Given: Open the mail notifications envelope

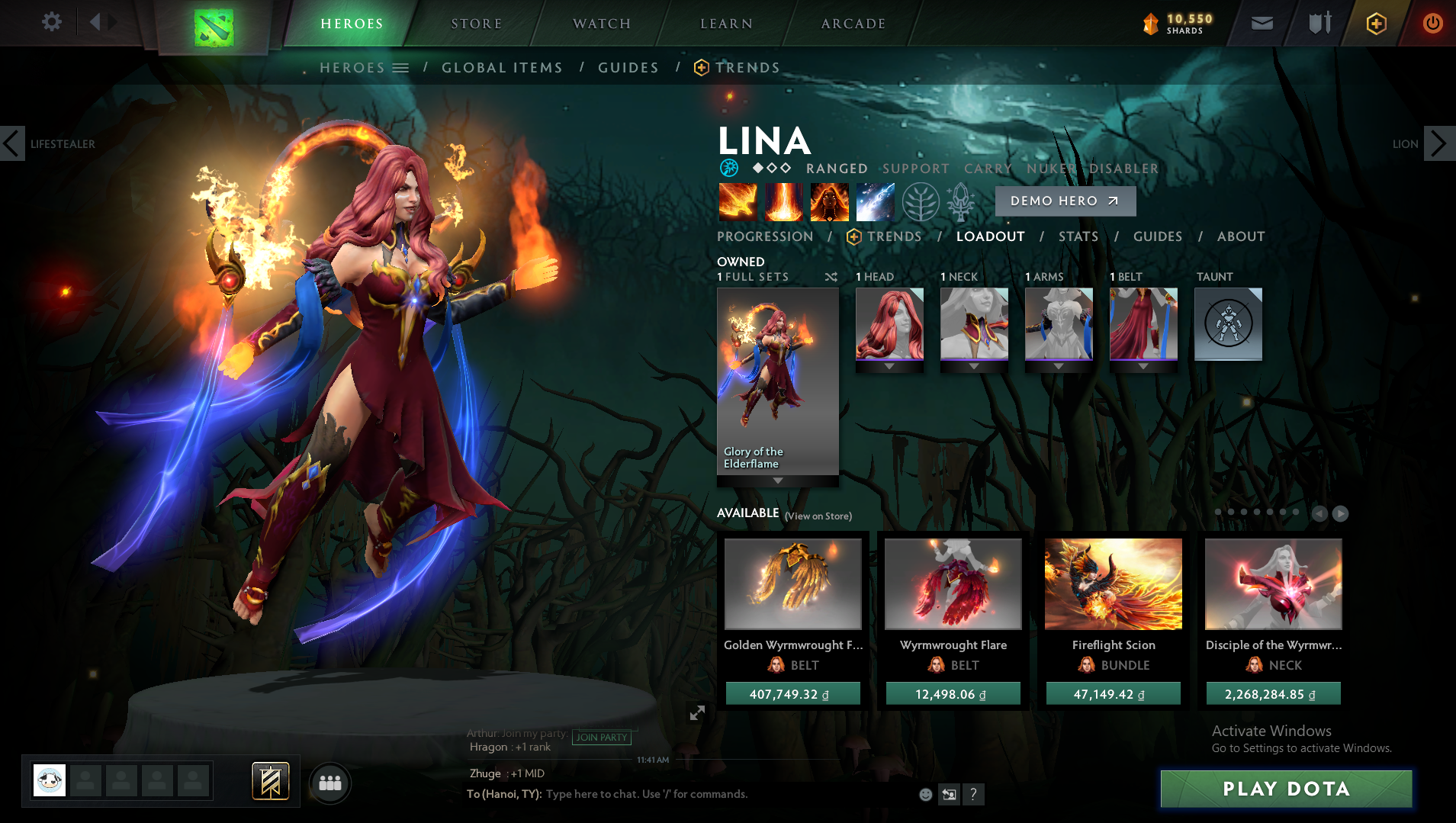Looking at the screenshot, I should point(1261,23).
